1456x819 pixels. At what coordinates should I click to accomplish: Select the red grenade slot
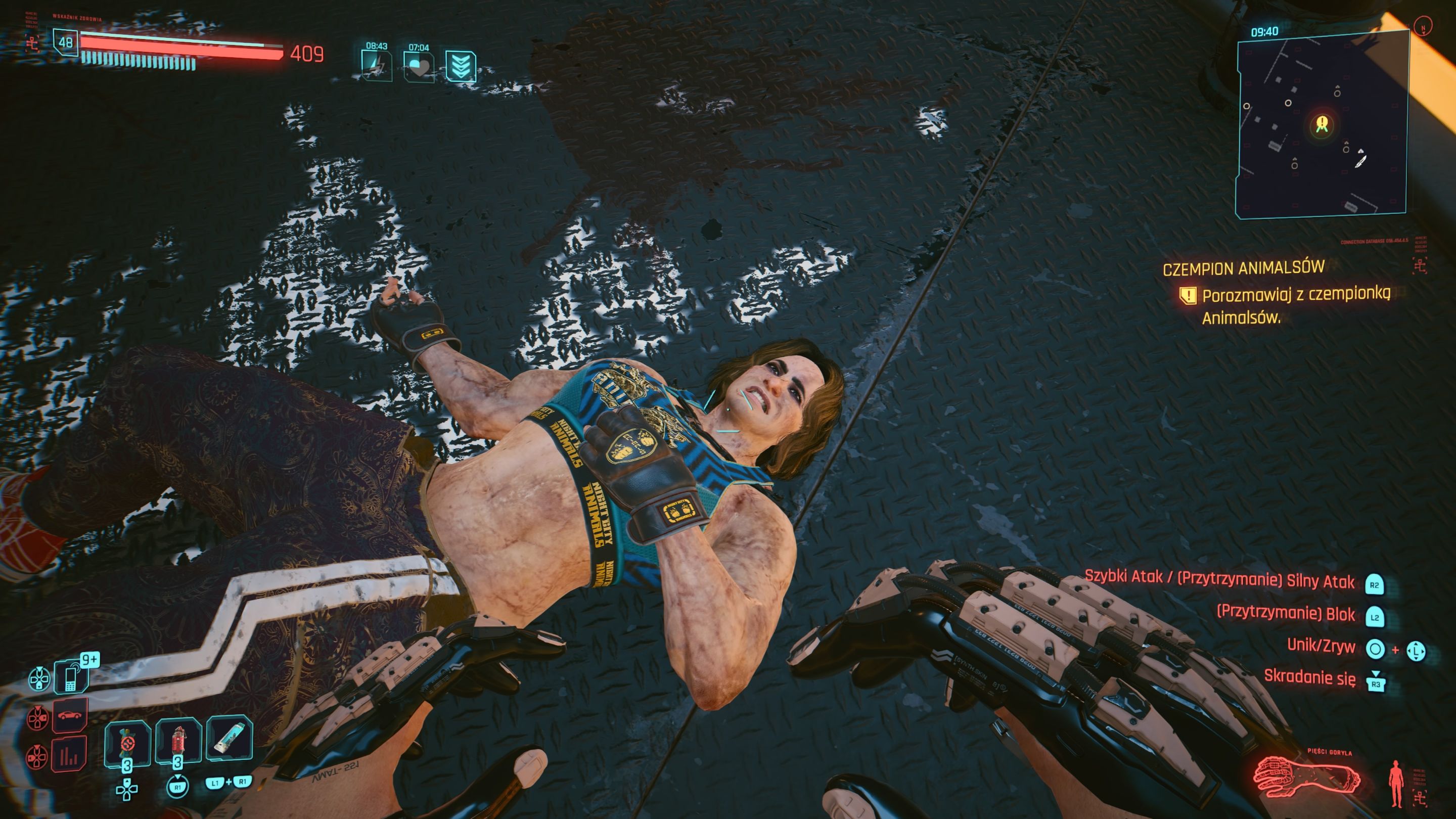click(x=178, y=741)
